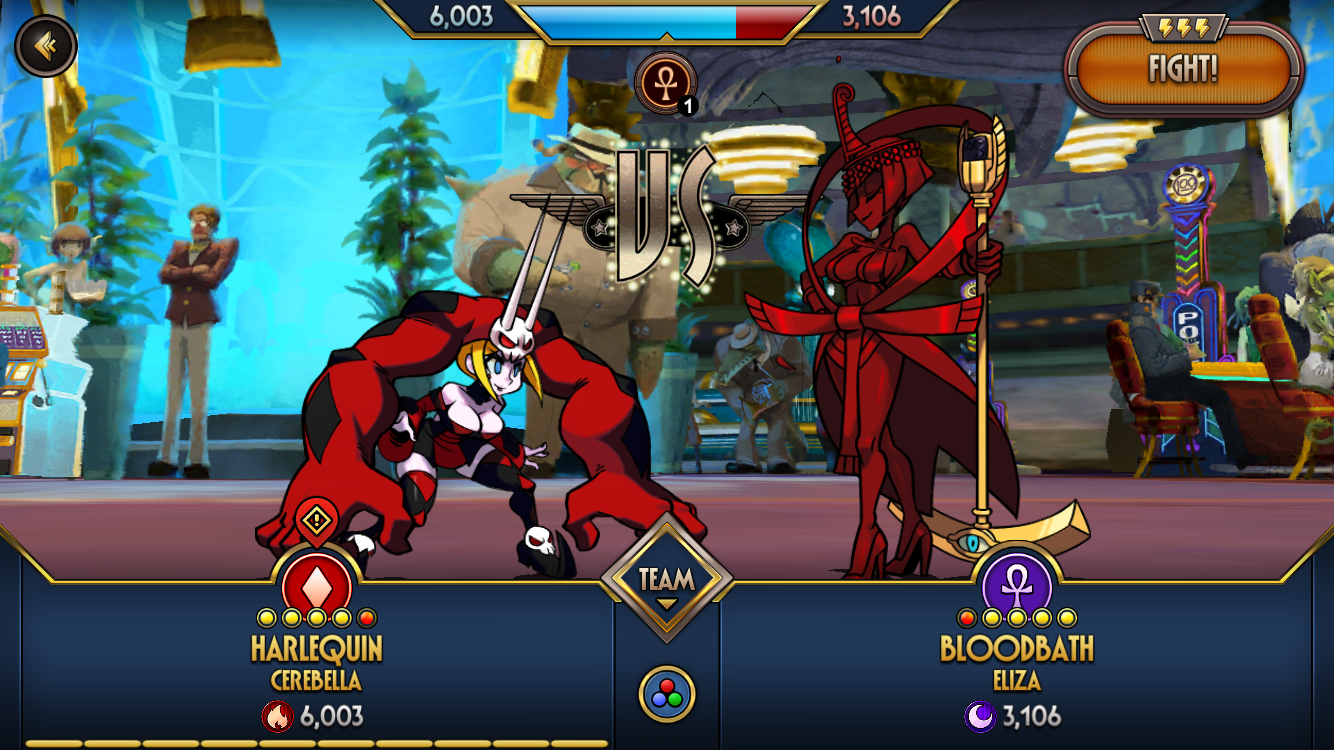Open the TEAM diamond menu

click(666, 580)
